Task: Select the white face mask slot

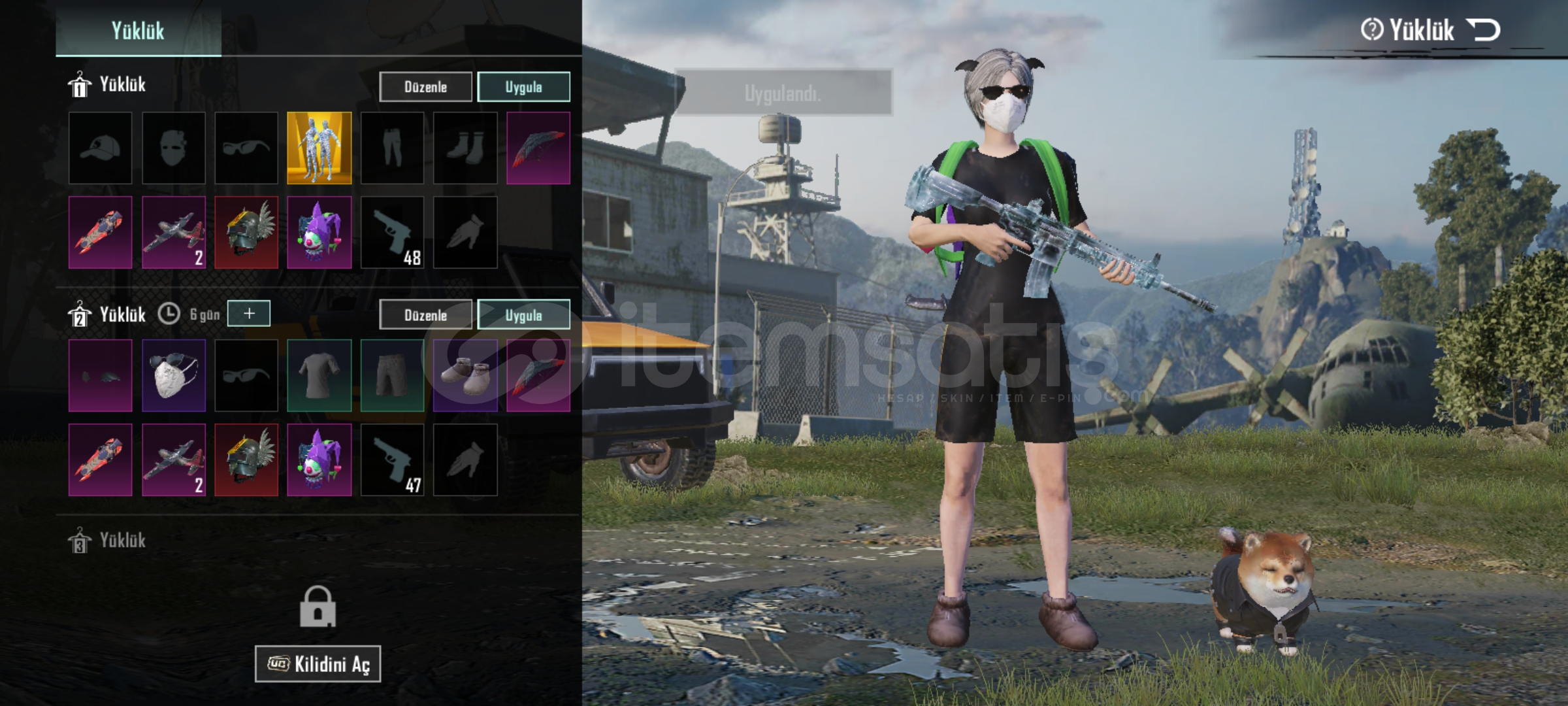Action: (x=174, y=375)
